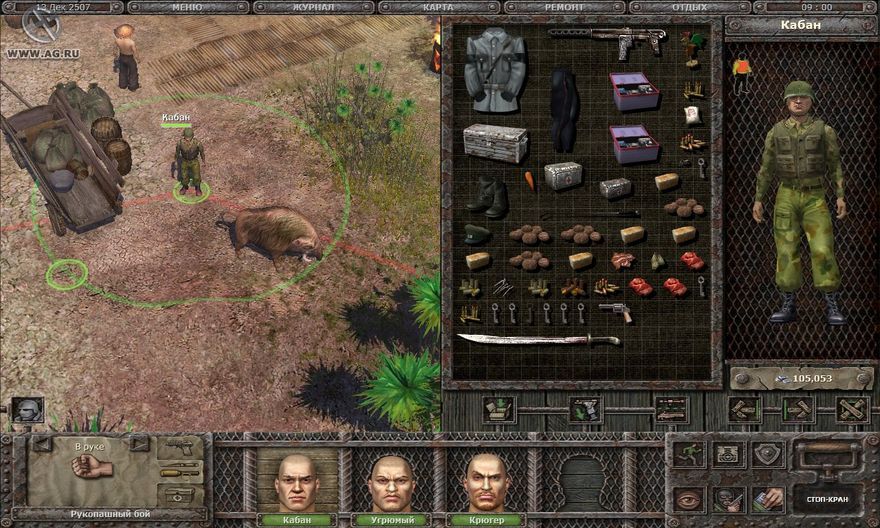Select the large metal crate item
The height and width of the screenshot is (528, 880).
click(495, 143)
